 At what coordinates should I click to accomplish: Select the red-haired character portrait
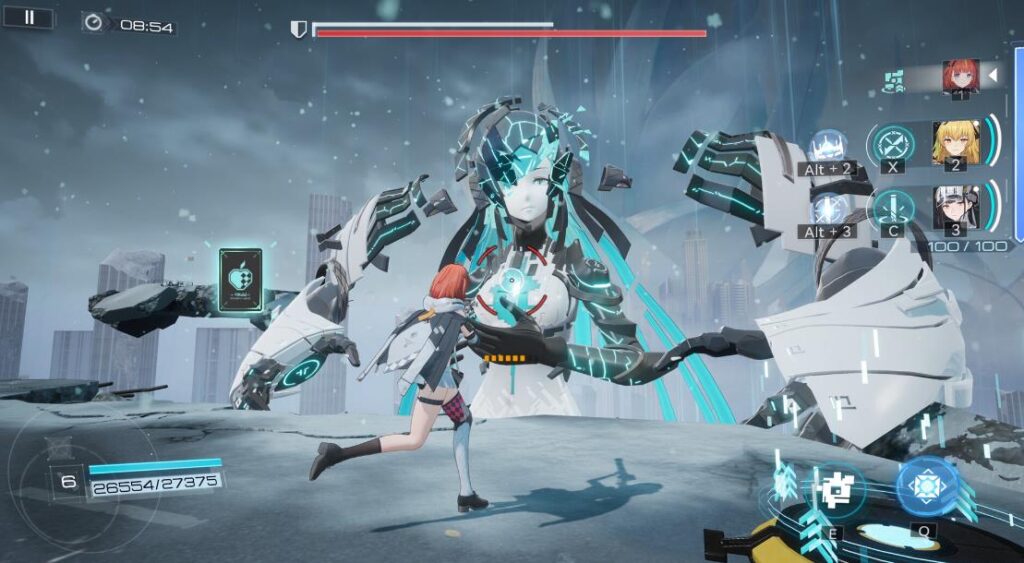pyautogui.click(x=960, y=76)
